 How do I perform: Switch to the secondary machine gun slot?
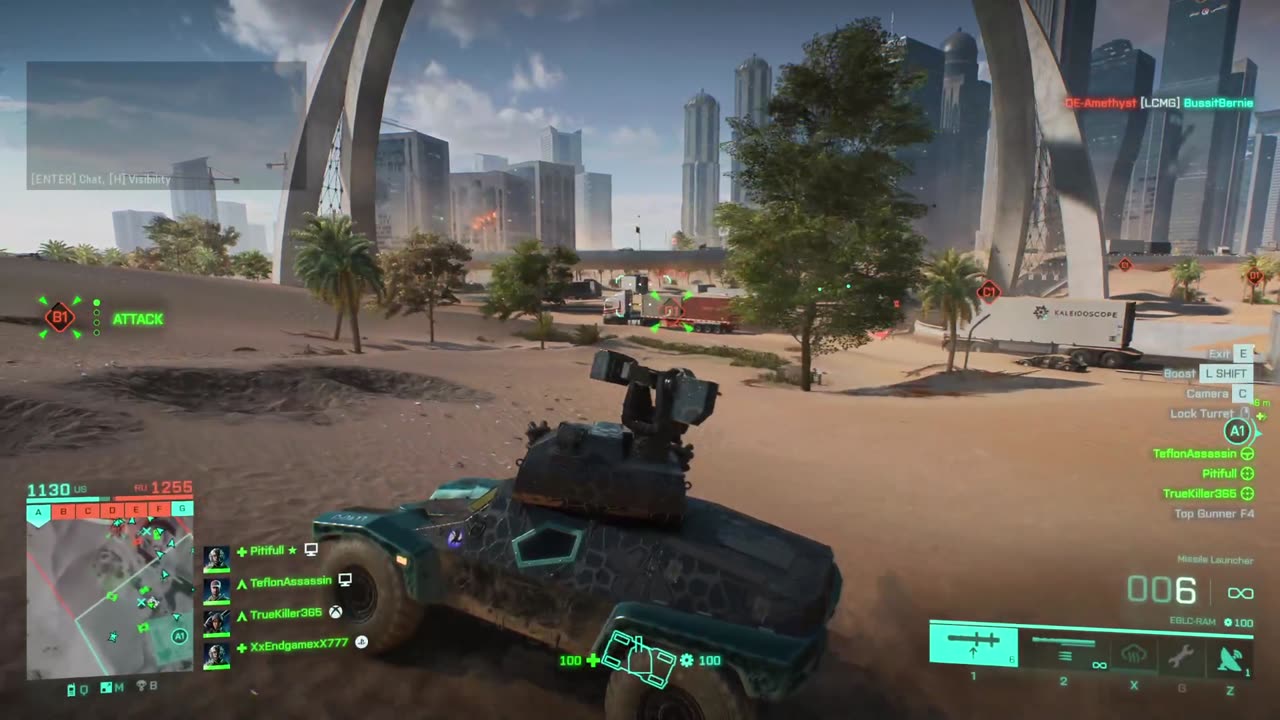pyautogui.click(x=1063, y=646)
